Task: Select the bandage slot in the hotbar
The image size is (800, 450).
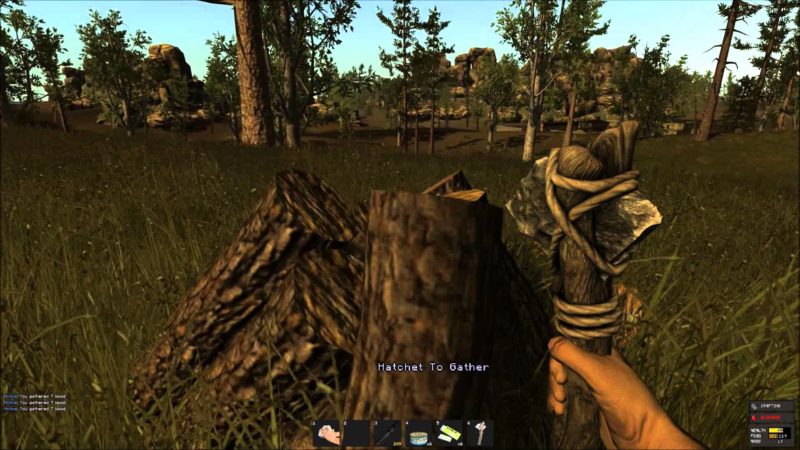Action: [326, 432]
